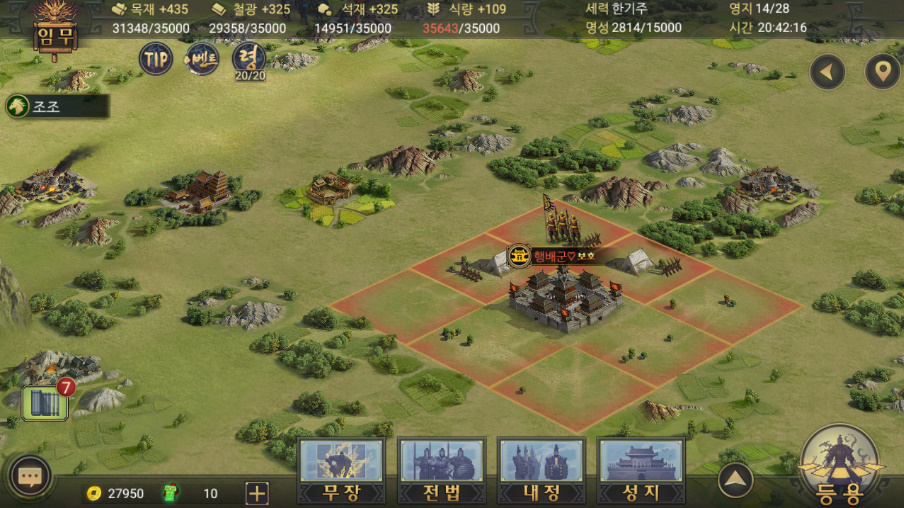This screenshot has height=508, width=904.
Task: Open the 등용 recruit button
Action: tap(840, 465)
